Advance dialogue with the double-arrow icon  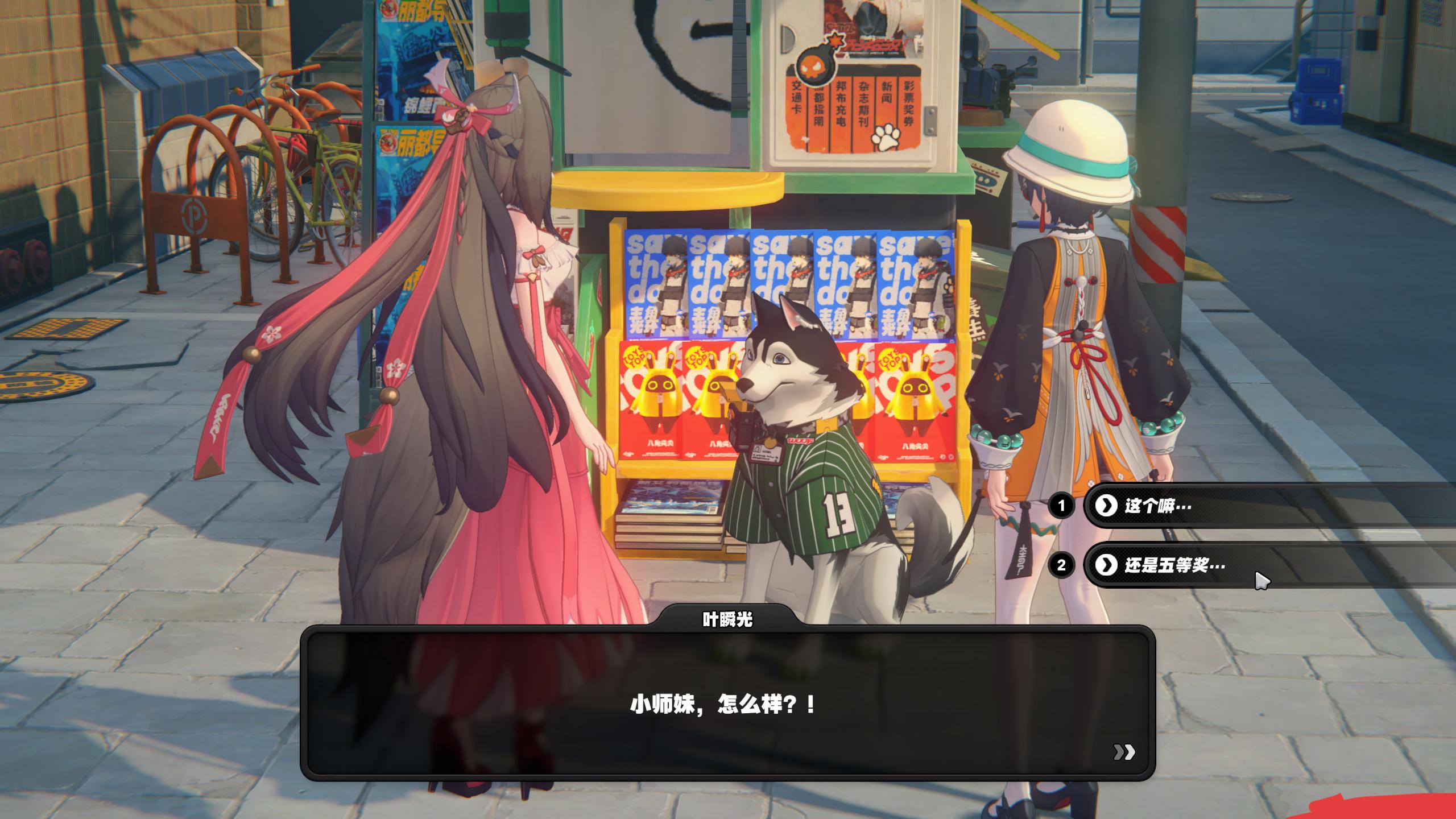point(1124,752)
